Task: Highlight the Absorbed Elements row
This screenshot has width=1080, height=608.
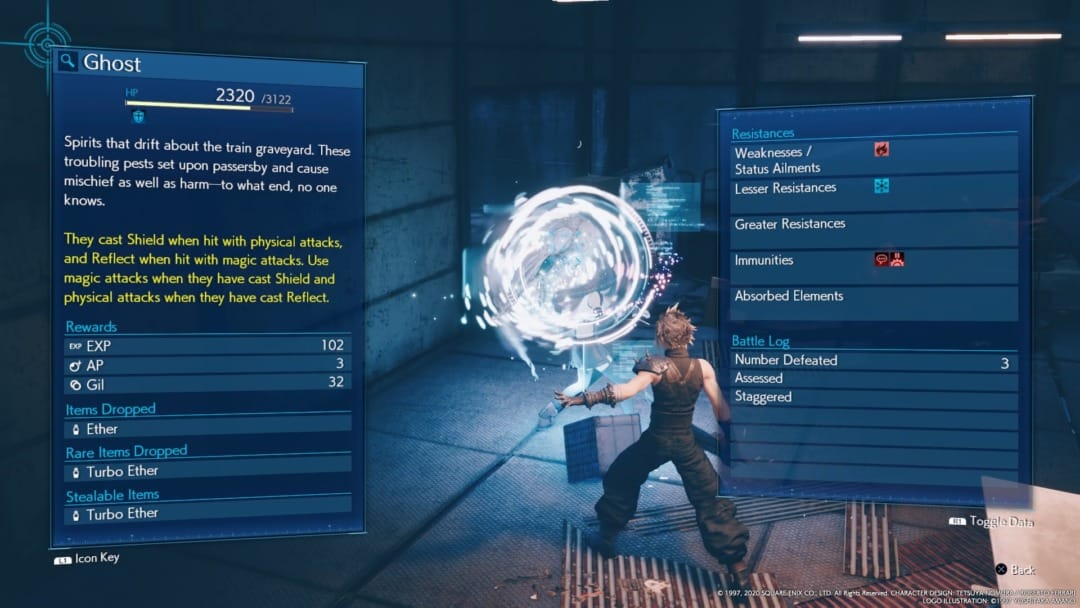Action: 872,297
